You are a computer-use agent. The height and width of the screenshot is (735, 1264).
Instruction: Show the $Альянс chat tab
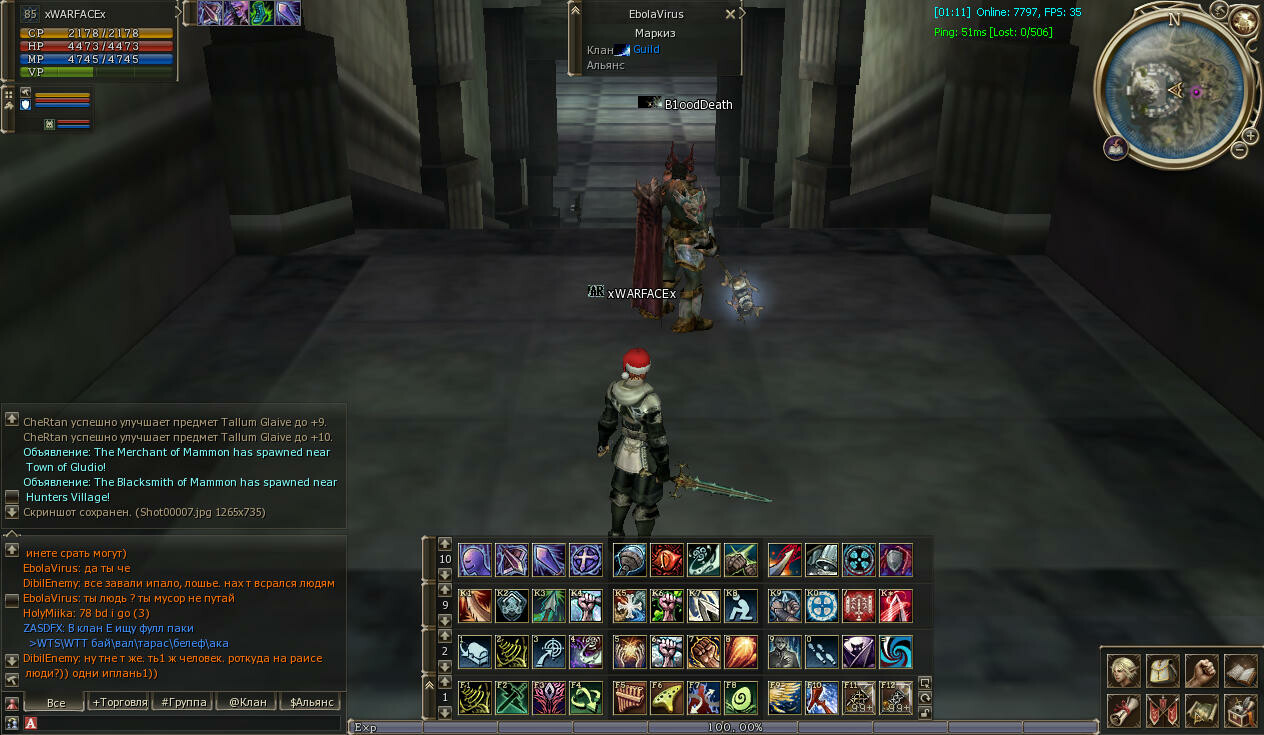(x=310, y=702)
